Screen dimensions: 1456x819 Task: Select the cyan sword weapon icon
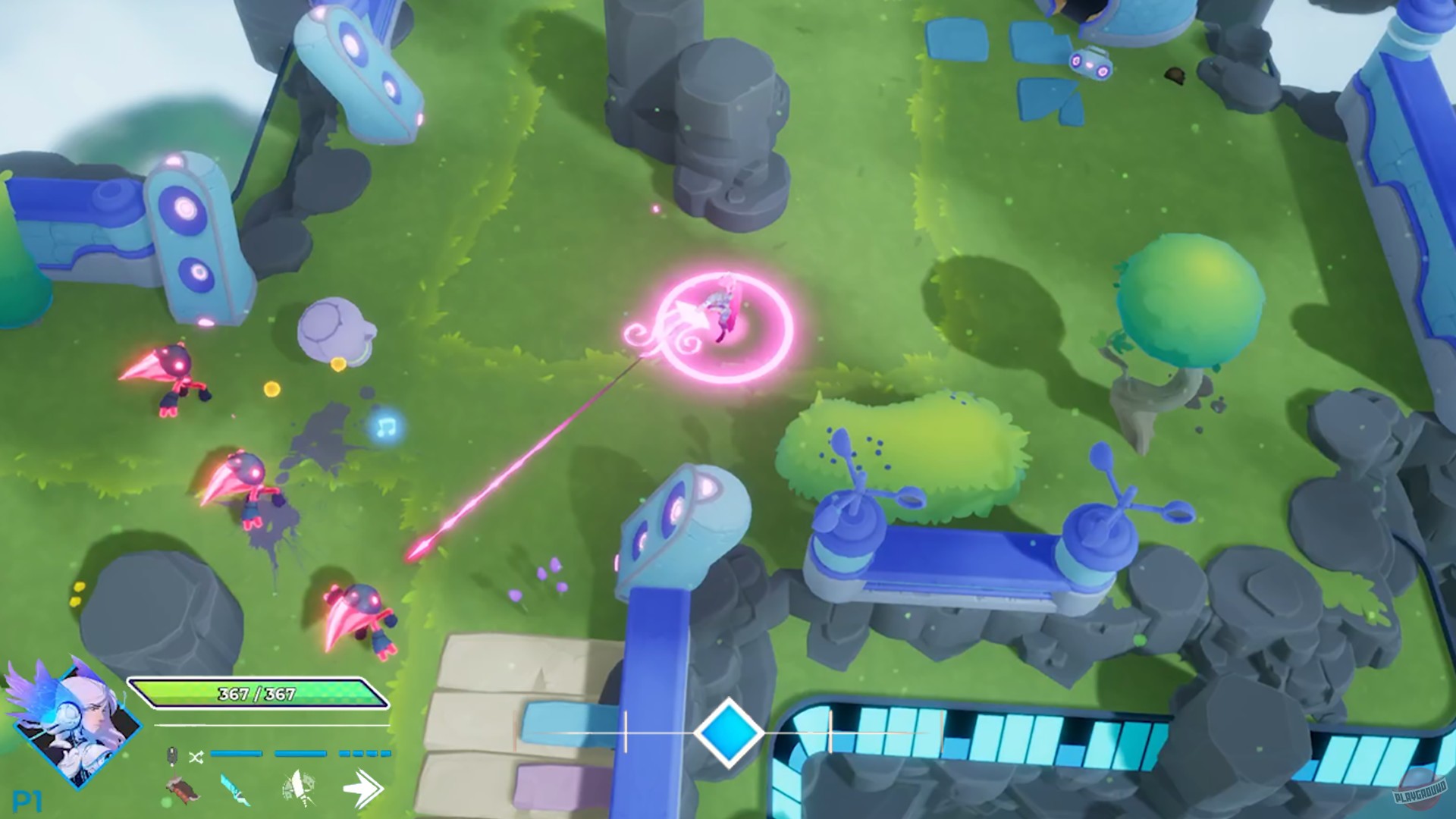[235, 787]
